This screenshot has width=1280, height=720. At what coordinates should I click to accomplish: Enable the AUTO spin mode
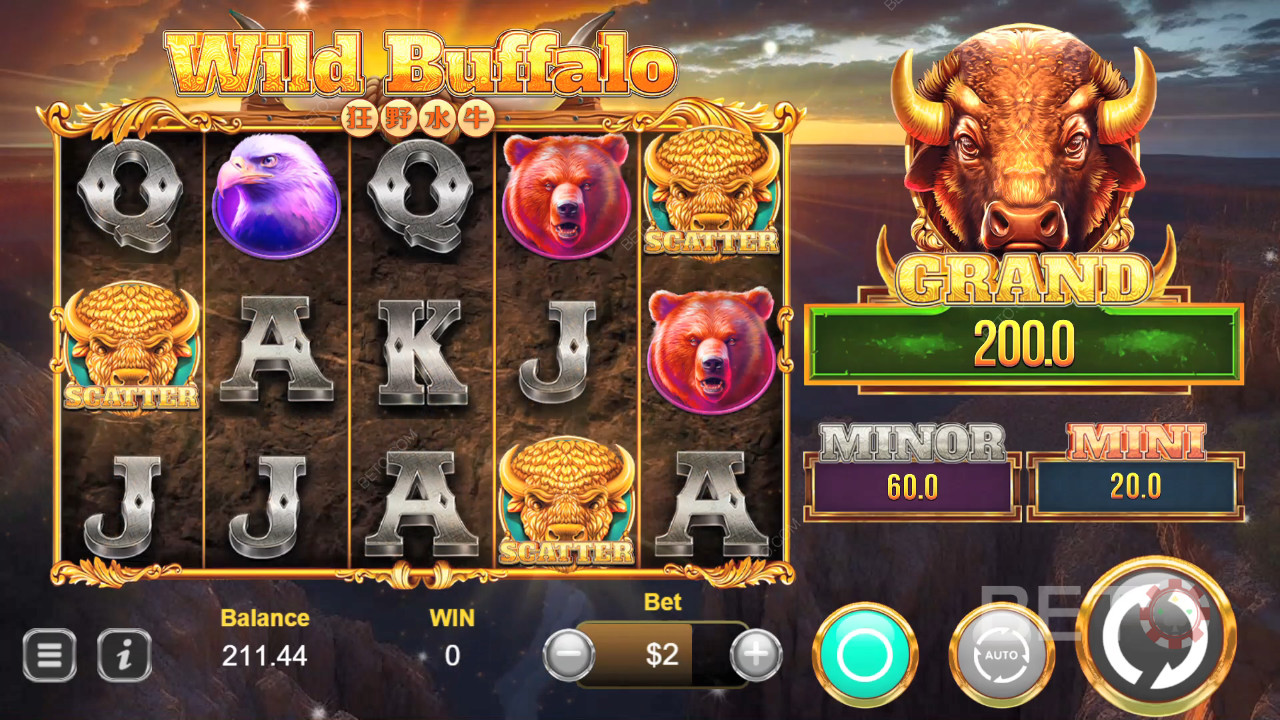pyautogui.click(x=1001, y=655)
